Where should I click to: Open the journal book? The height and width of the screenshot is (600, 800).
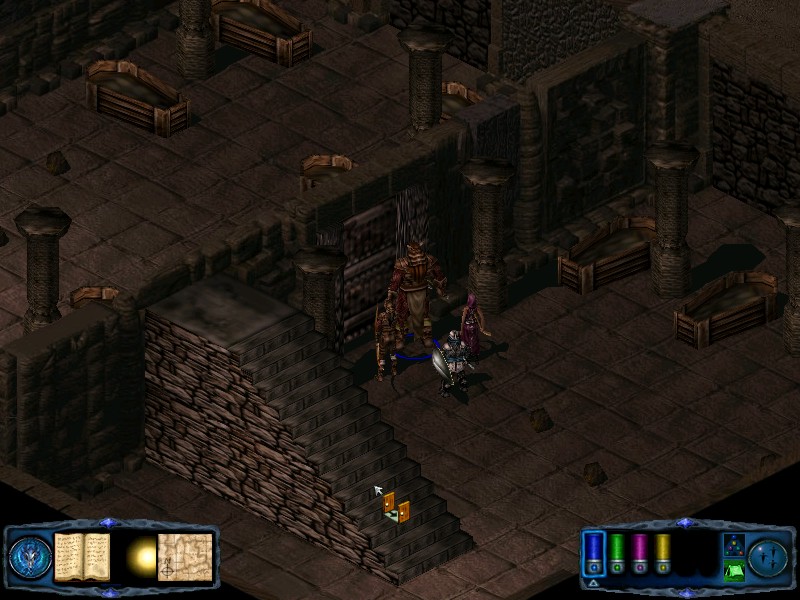[82, 556]
